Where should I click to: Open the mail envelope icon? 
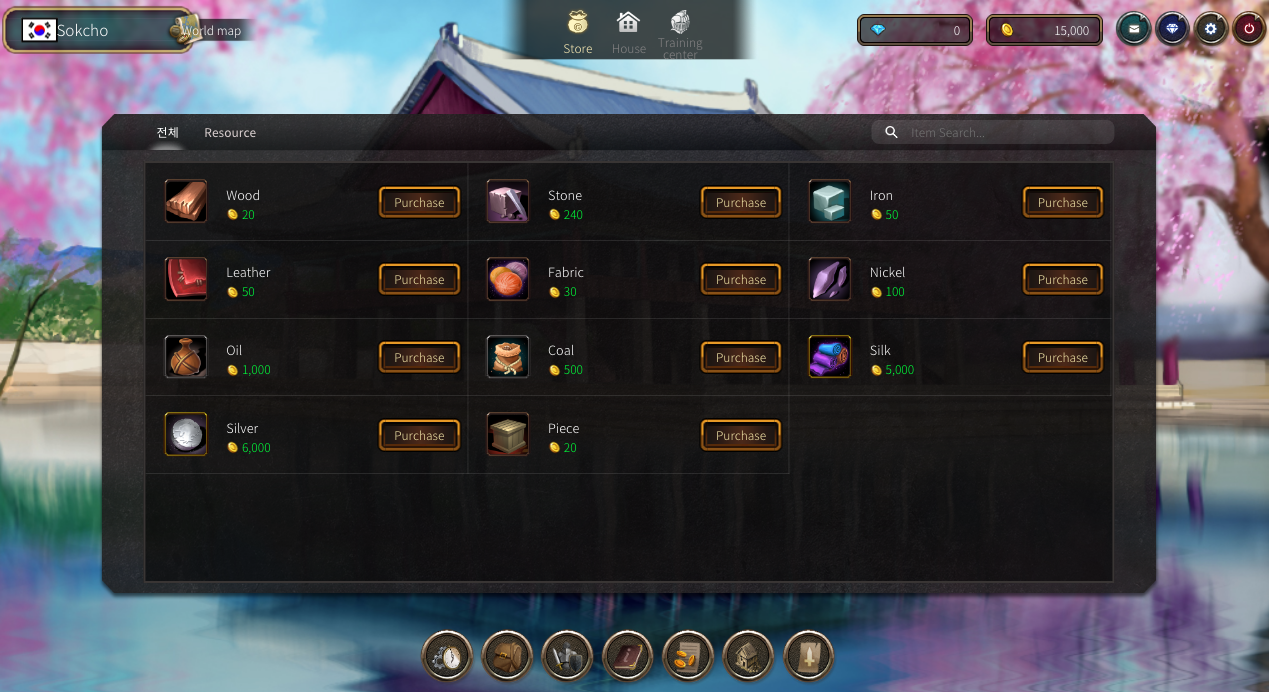(1133, 29)
